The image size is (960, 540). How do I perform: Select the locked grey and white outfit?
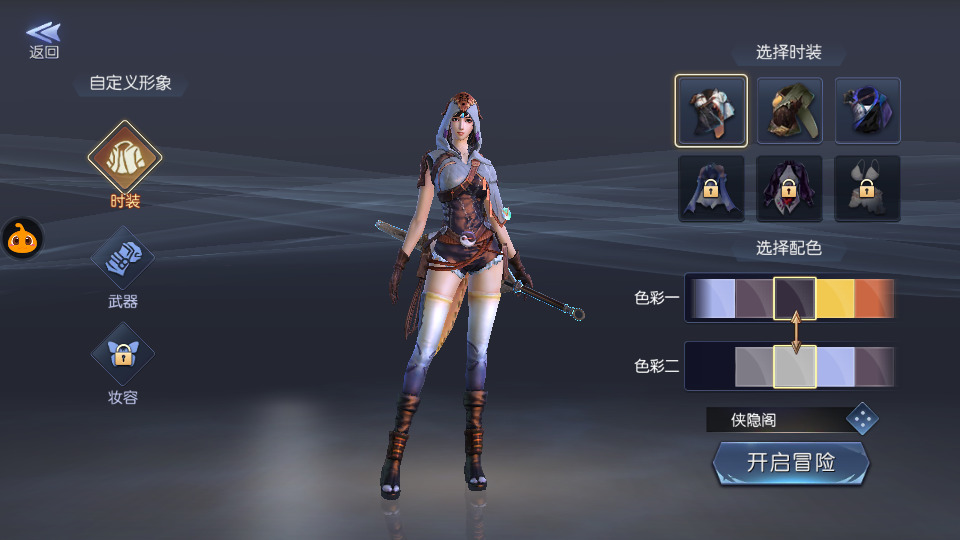(x=867, y=188)
